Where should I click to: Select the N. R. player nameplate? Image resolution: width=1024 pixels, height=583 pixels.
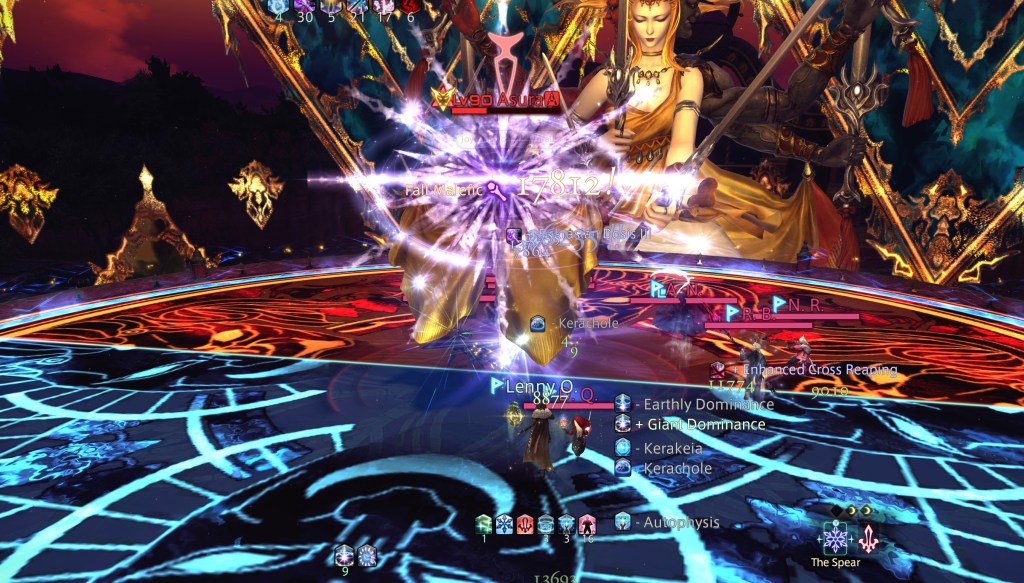[806, 304]
